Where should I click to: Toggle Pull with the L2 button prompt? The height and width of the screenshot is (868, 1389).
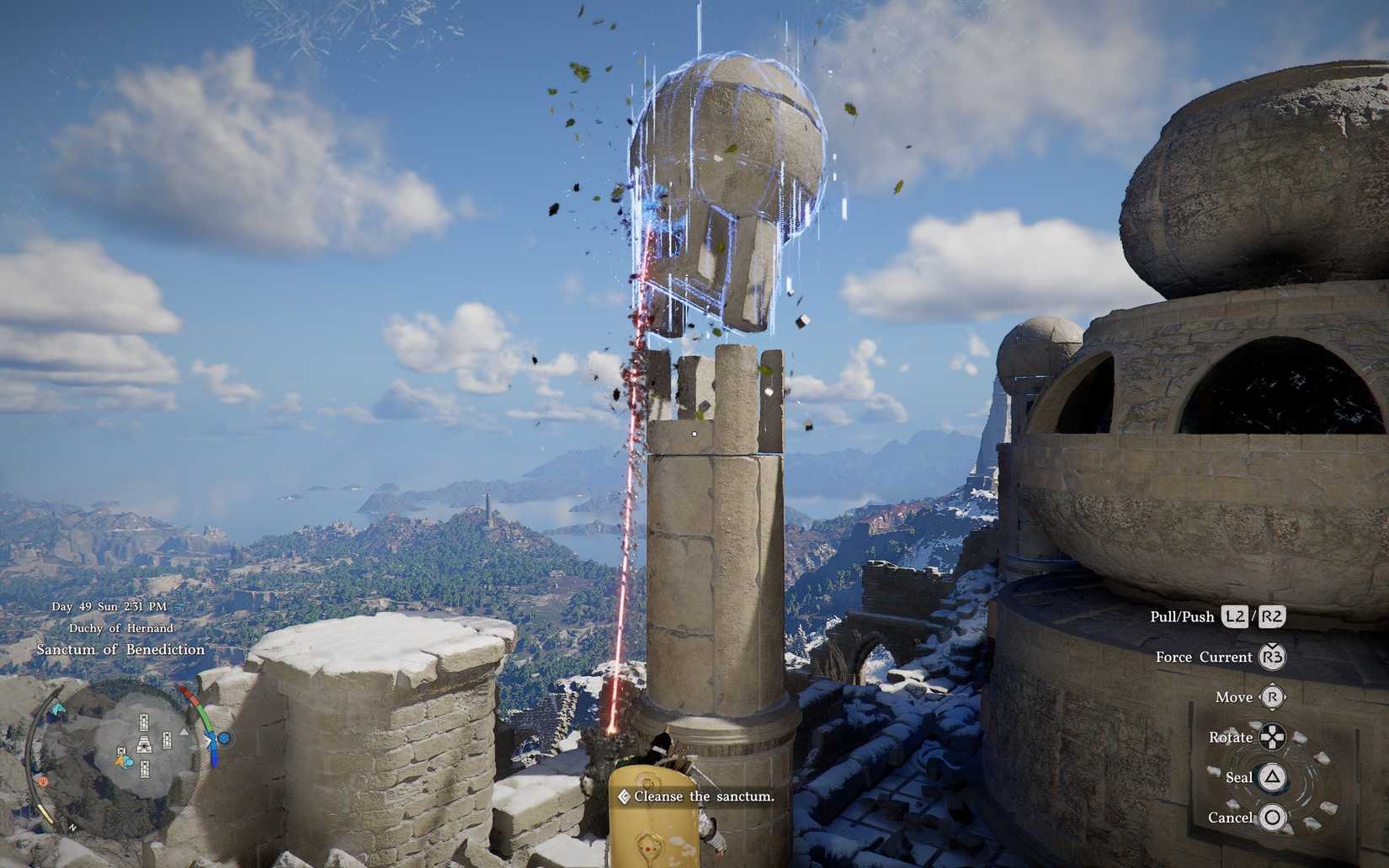pyautogui.click(x=1234, y=616)
